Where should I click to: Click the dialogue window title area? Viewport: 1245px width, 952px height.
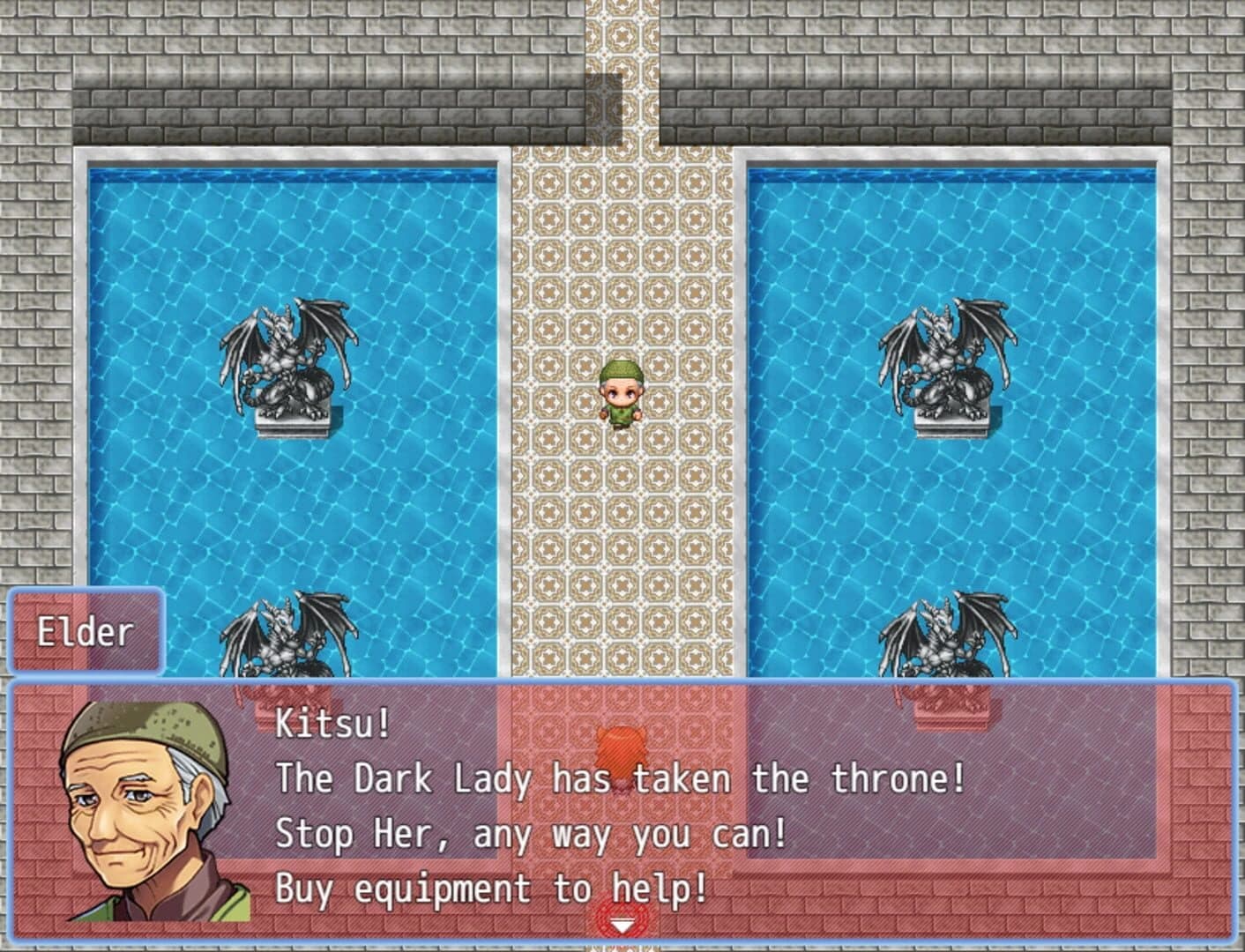point(86,631)
